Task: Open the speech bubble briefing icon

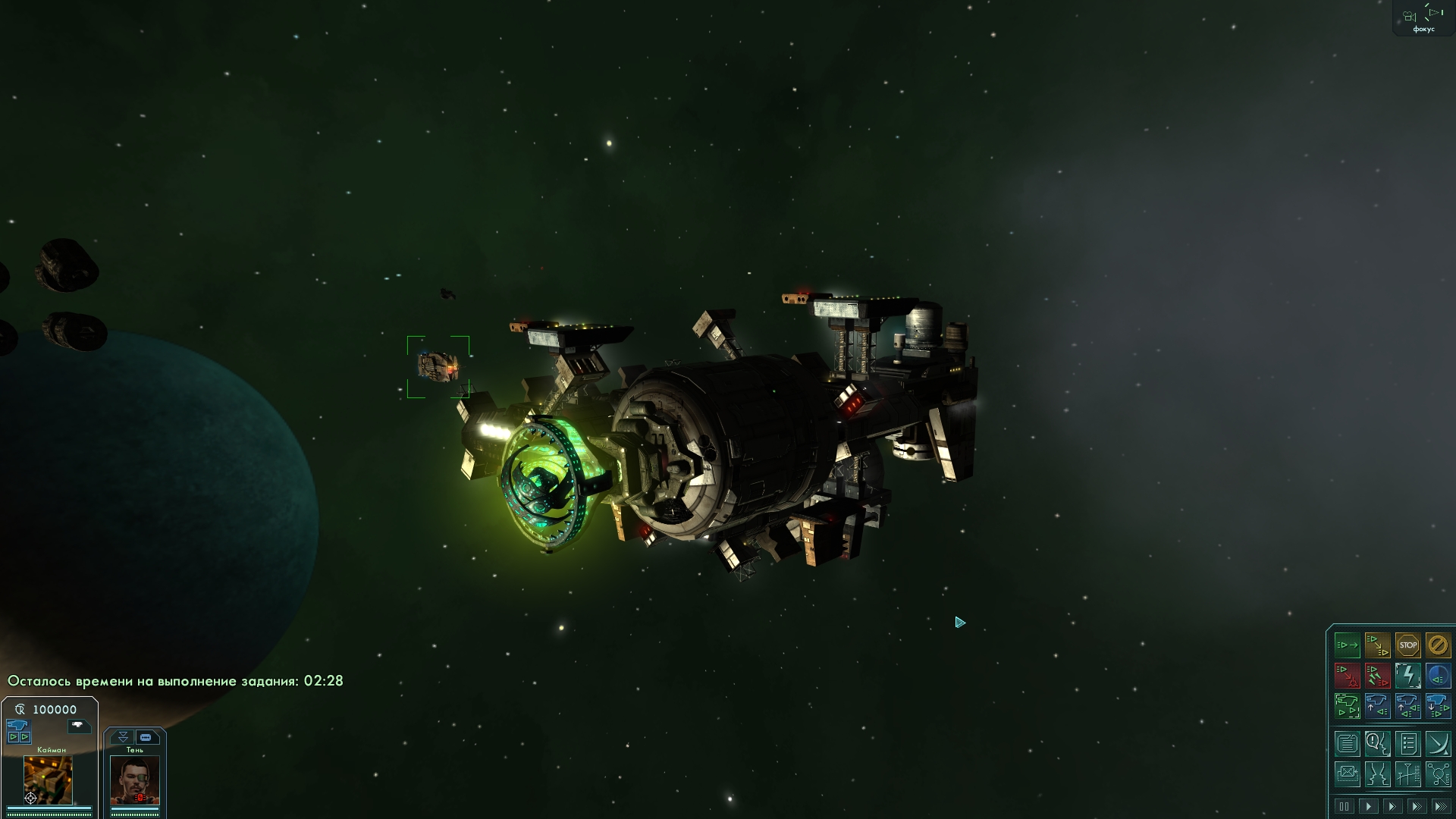Action: point(1377,744)
